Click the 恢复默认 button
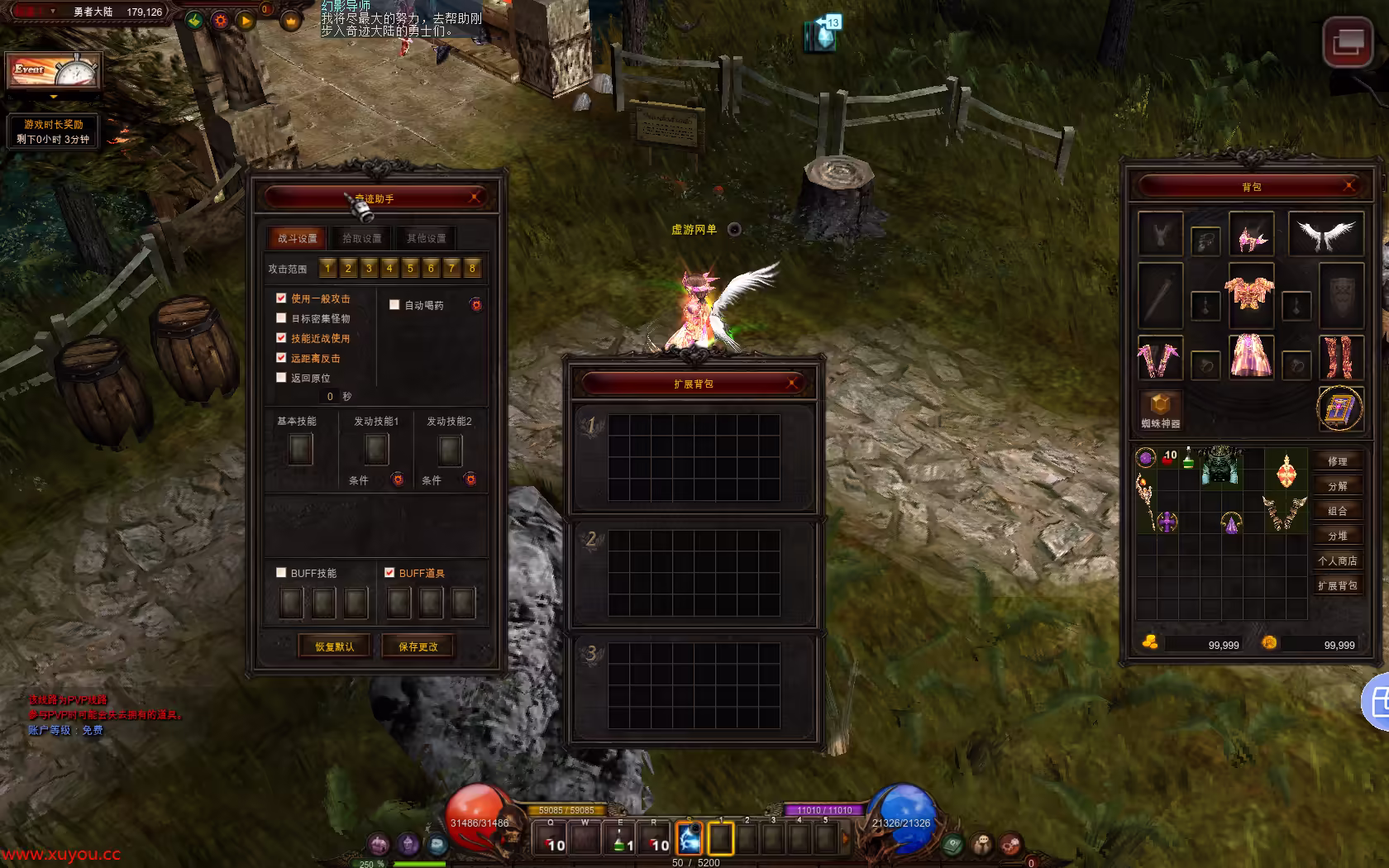Image resolution: width=1389 pixels, height=868 pixels. (334, 646)
